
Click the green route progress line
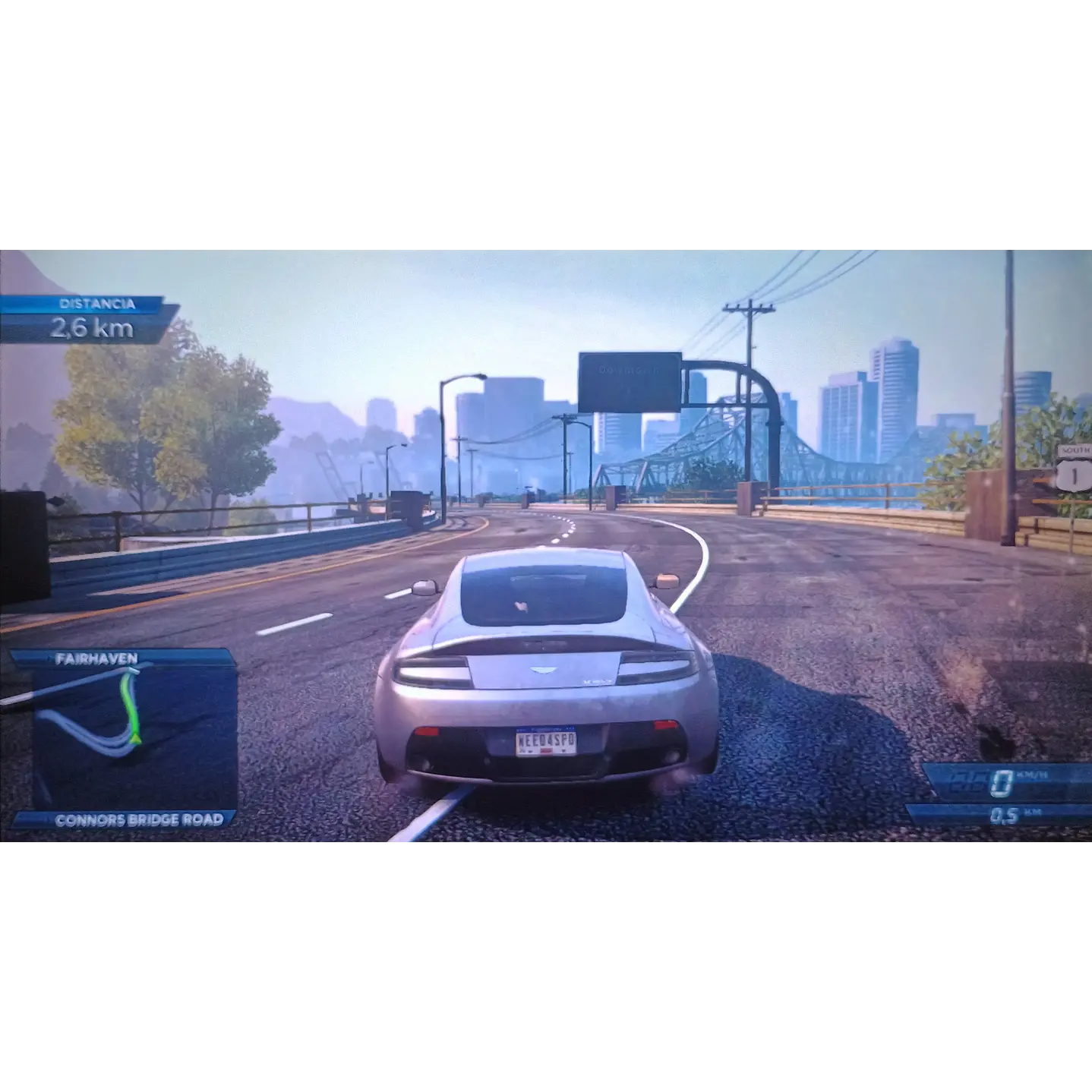click(x=129, y=706)
